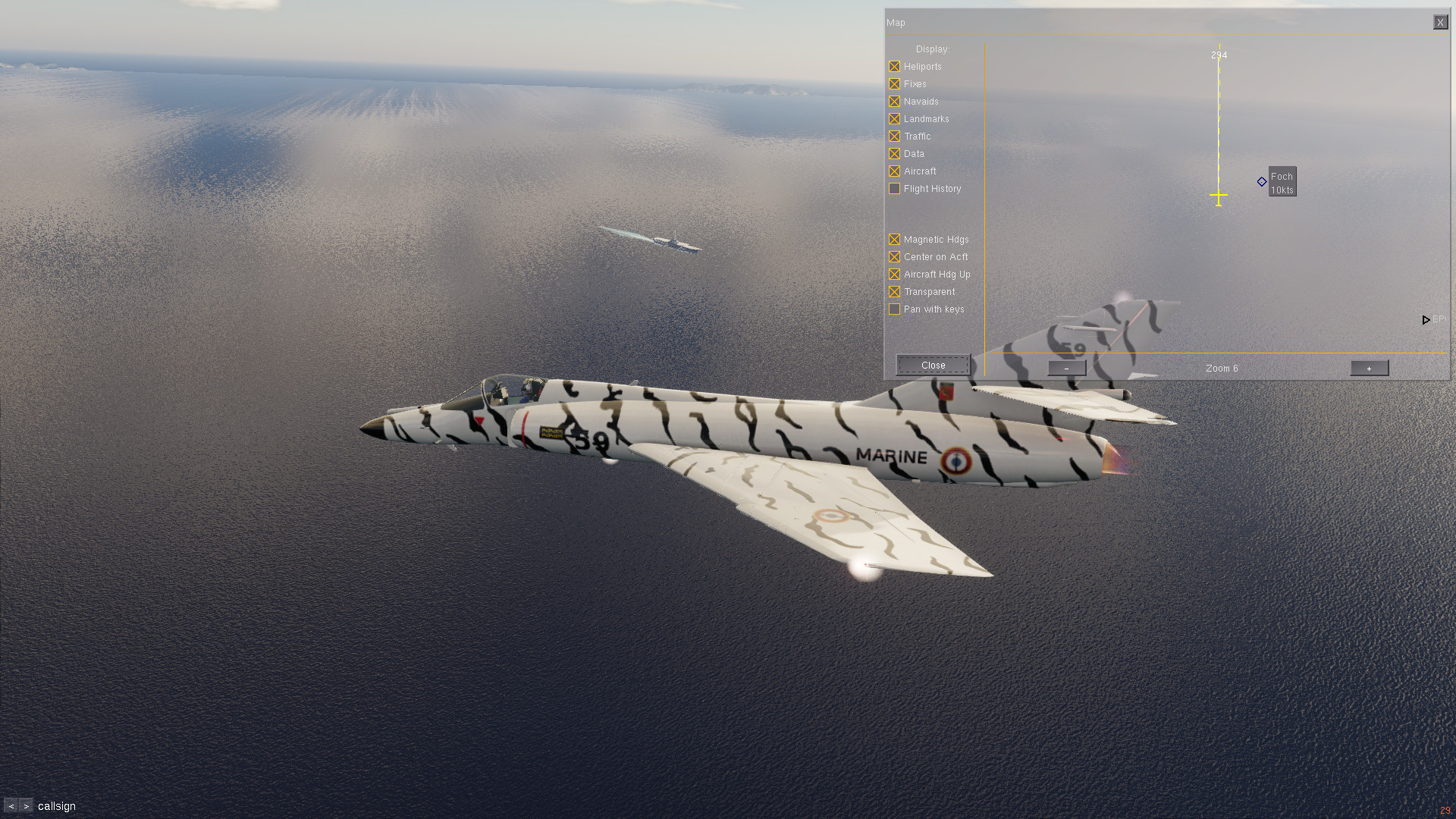Toggle Aircraft Hdg Up setting

pyautogui.click(x=895, y=275)
